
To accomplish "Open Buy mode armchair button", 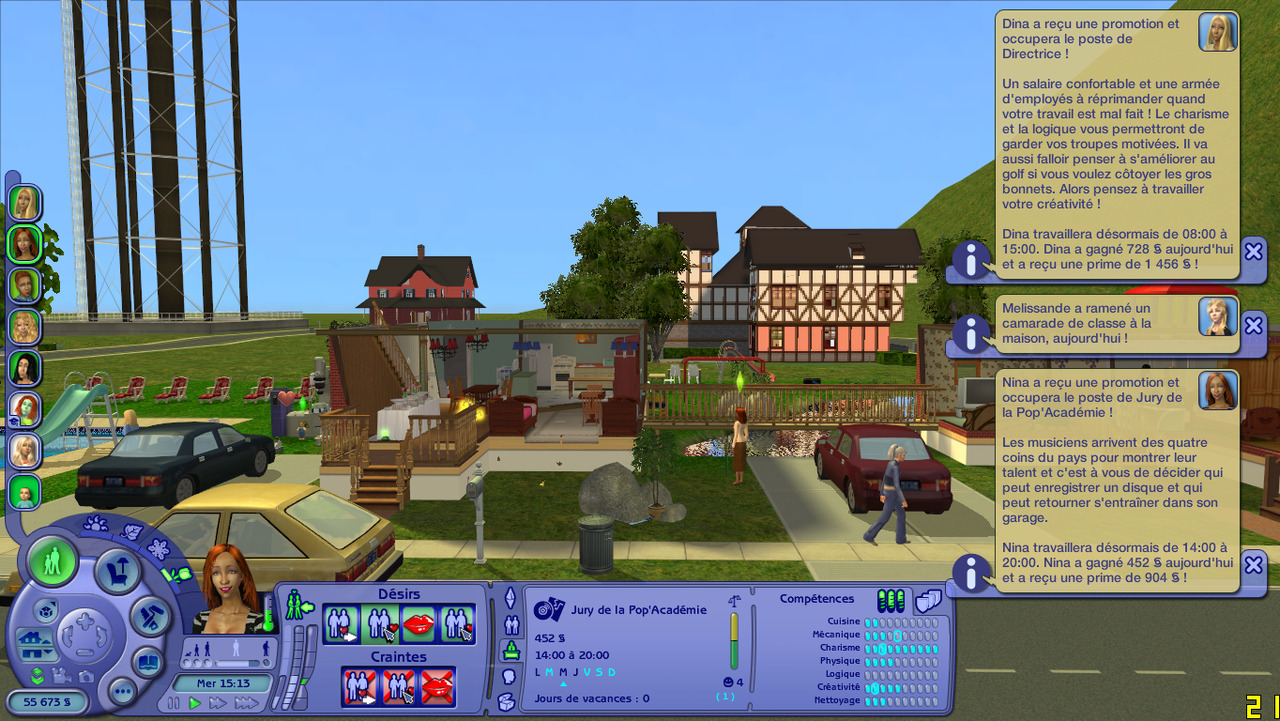I will click(x=117, y=572).
